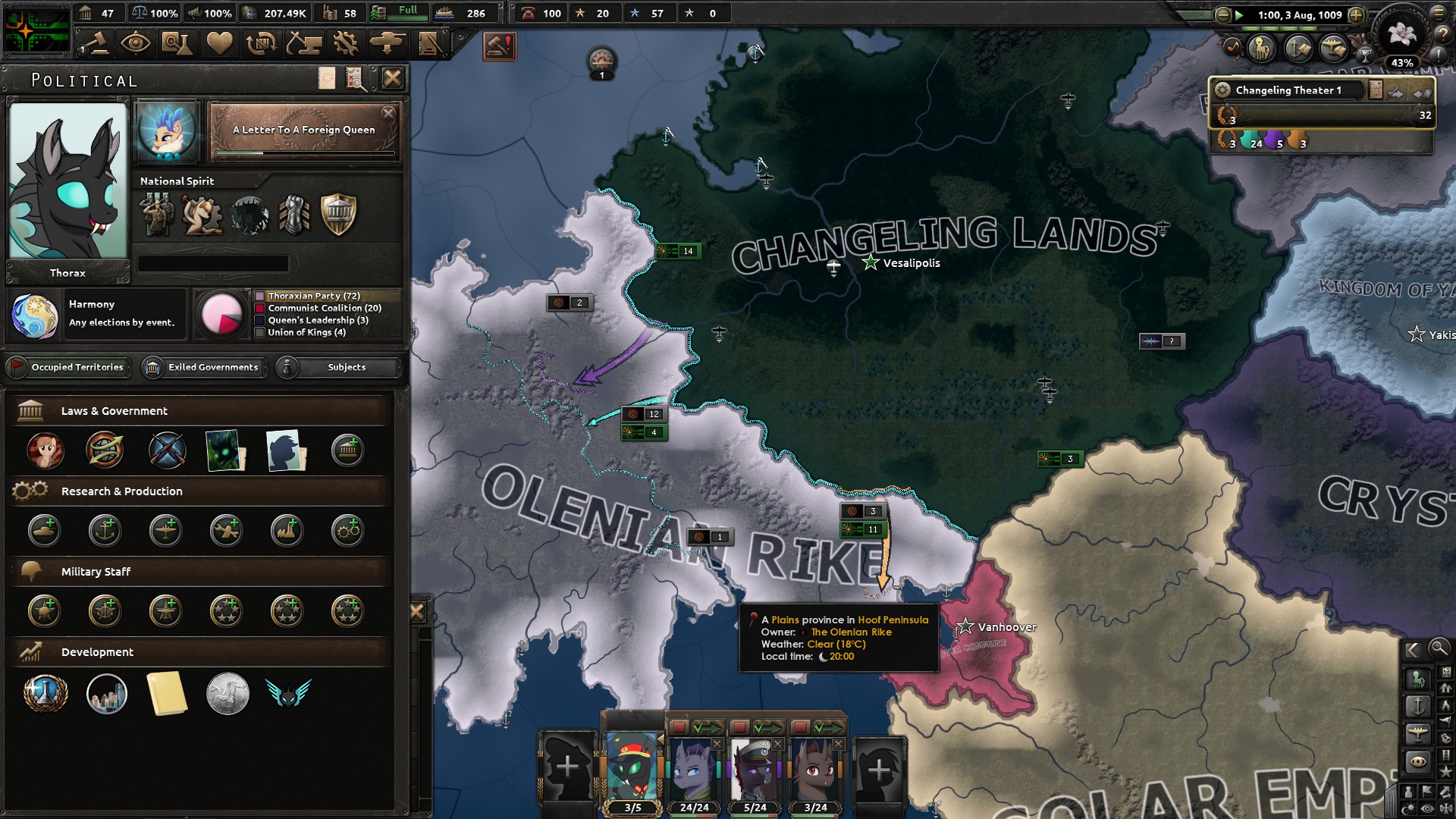Open the silver coin development slot
Viewport: 1456px width, 819px height.
(227, 693)
